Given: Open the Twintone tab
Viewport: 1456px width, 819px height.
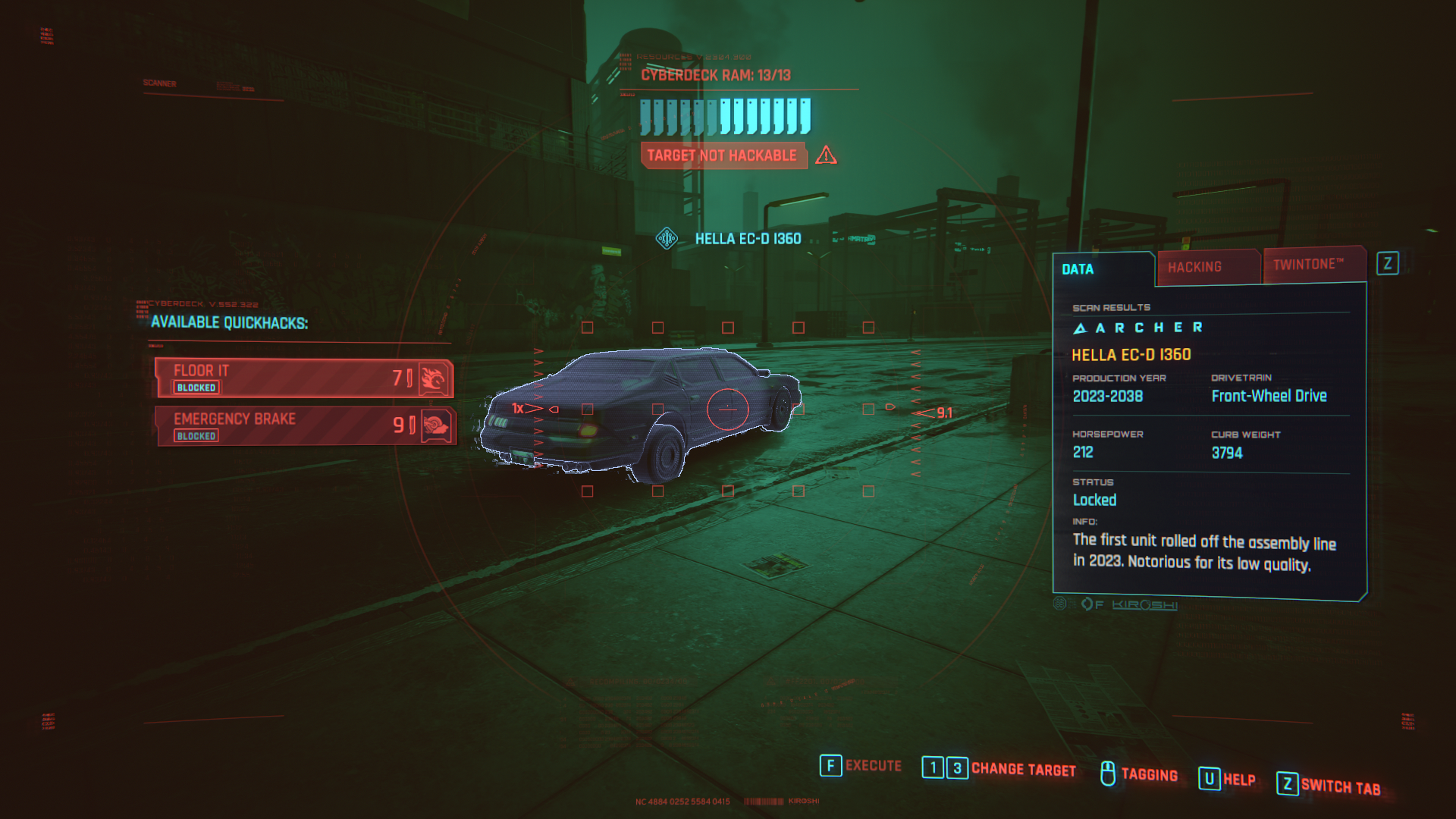Looking at the screenshot, I should tap(1312, 265).
